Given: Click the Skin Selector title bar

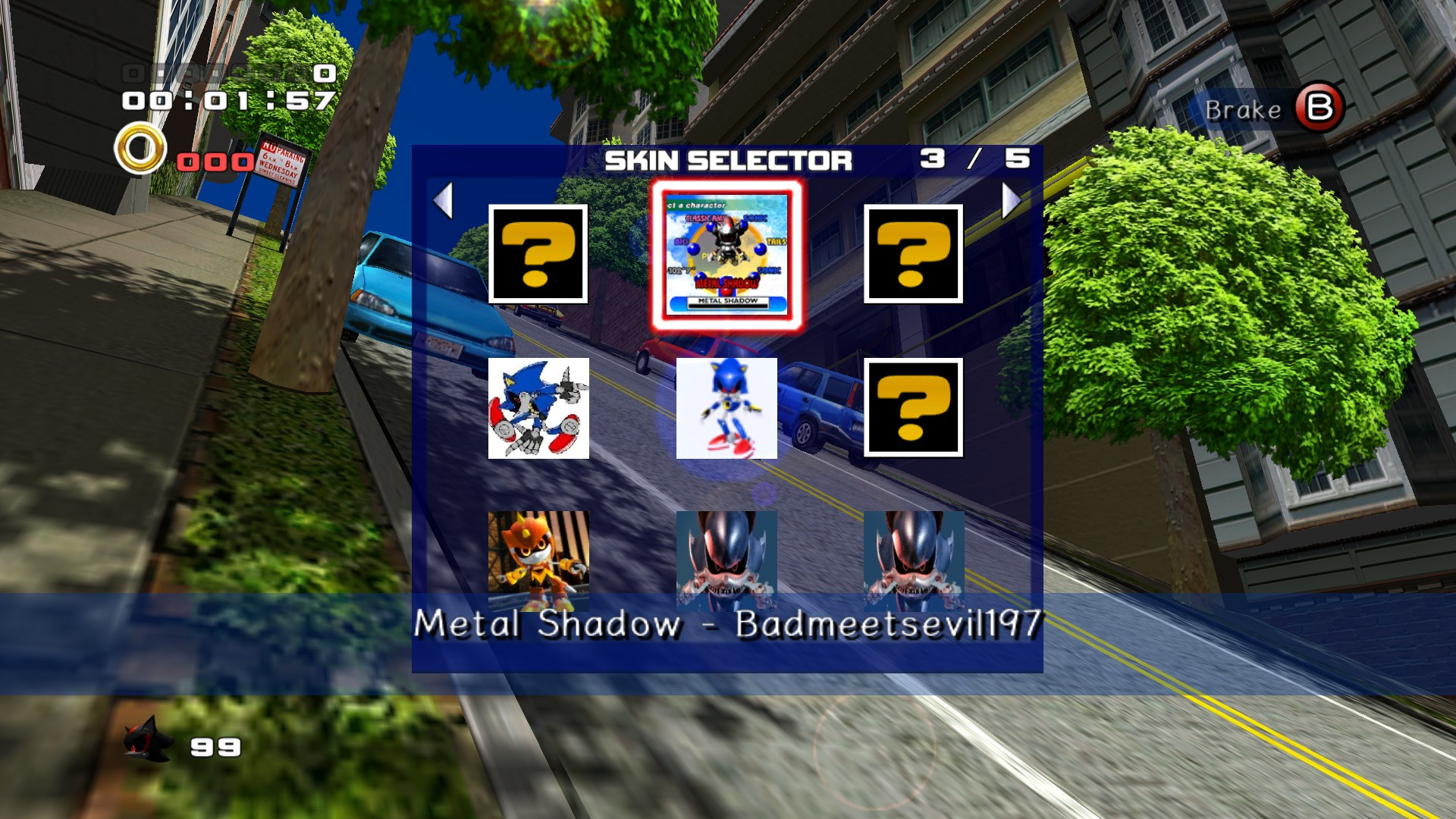Looking at the screenshot, I should 728,160.
